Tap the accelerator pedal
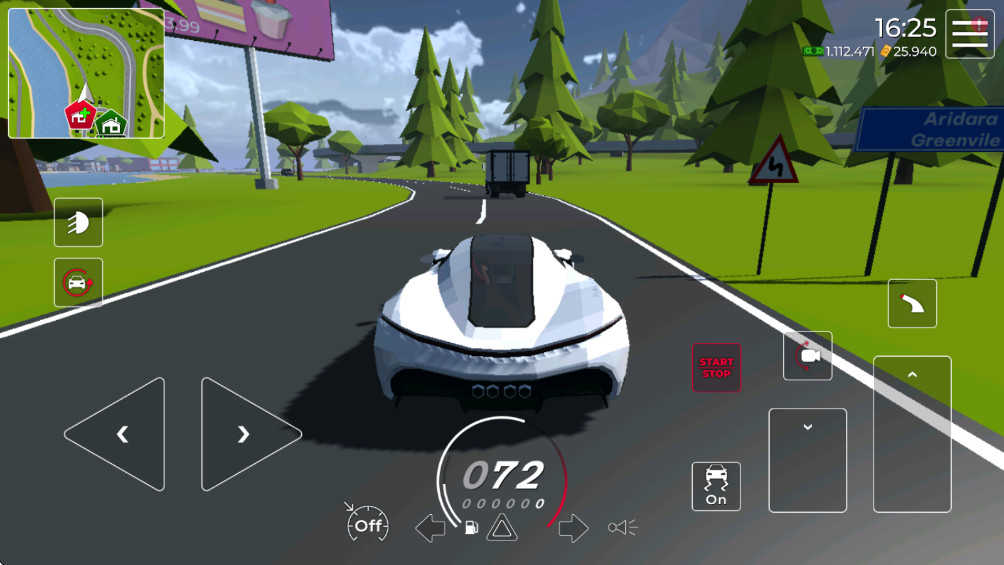 pyautogui.click(x=911, y=434)
